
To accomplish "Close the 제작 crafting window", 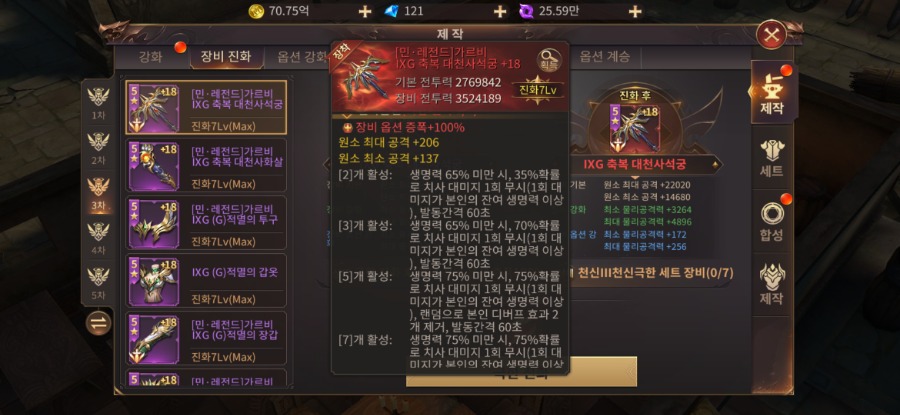I will click(x=770, y=36).
